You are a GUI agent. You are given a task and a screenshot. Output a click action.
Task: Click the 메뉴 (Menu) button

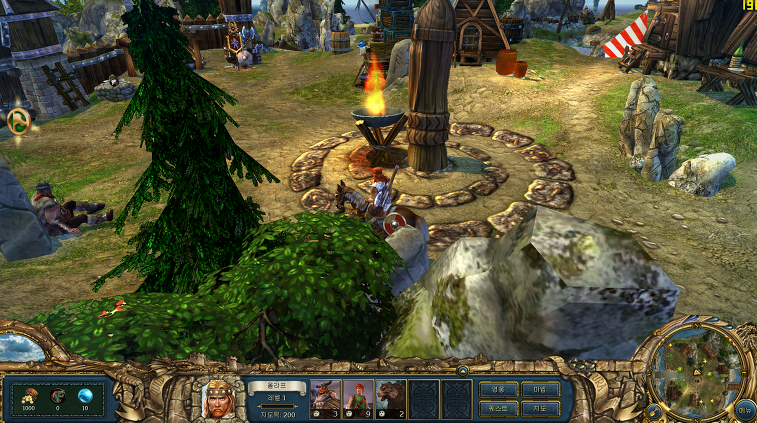point(744,408)
